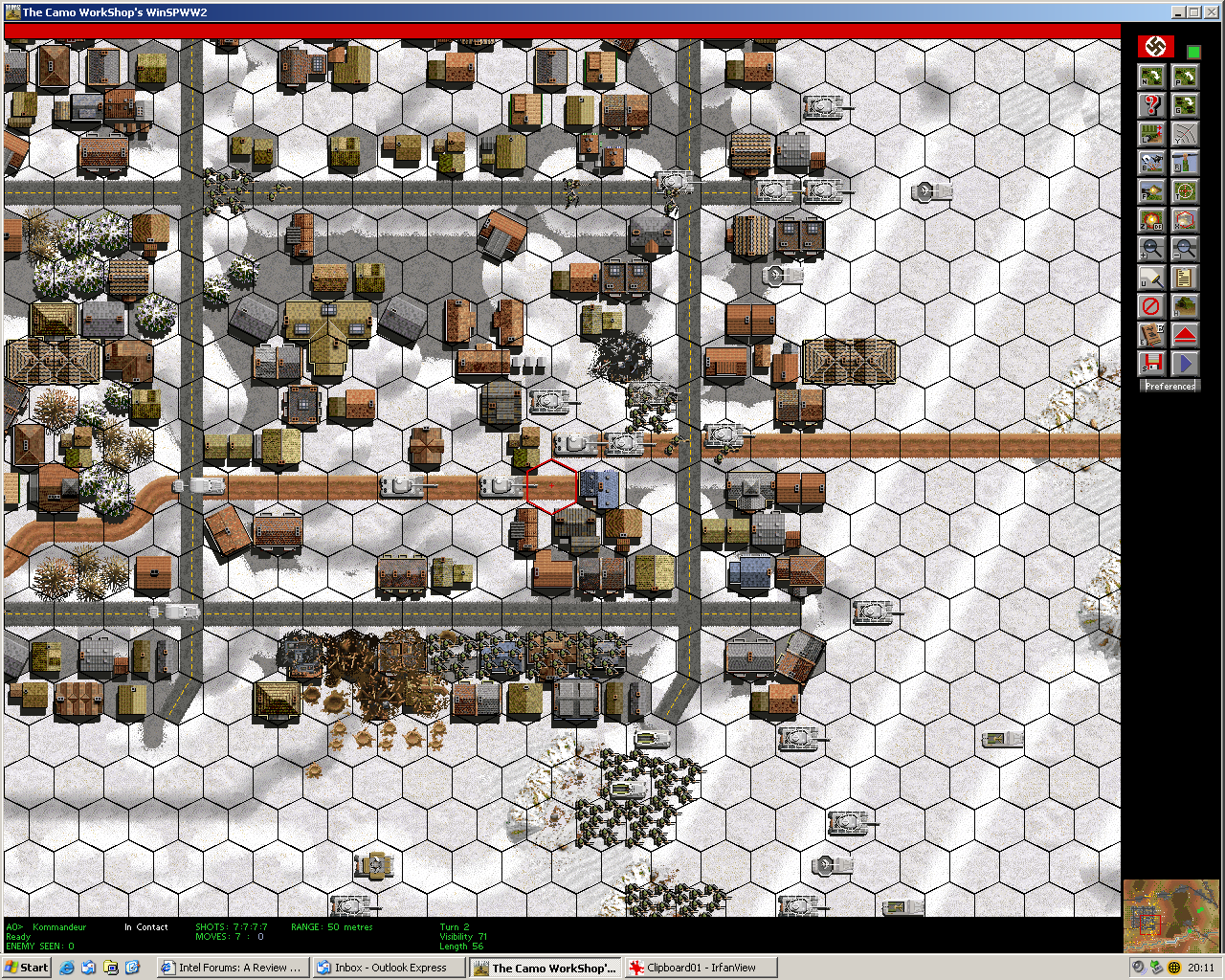This screenshot has width=1225, height=980.
Task: Activate the load/unload troops button (L)
Action: [1151, 134]
